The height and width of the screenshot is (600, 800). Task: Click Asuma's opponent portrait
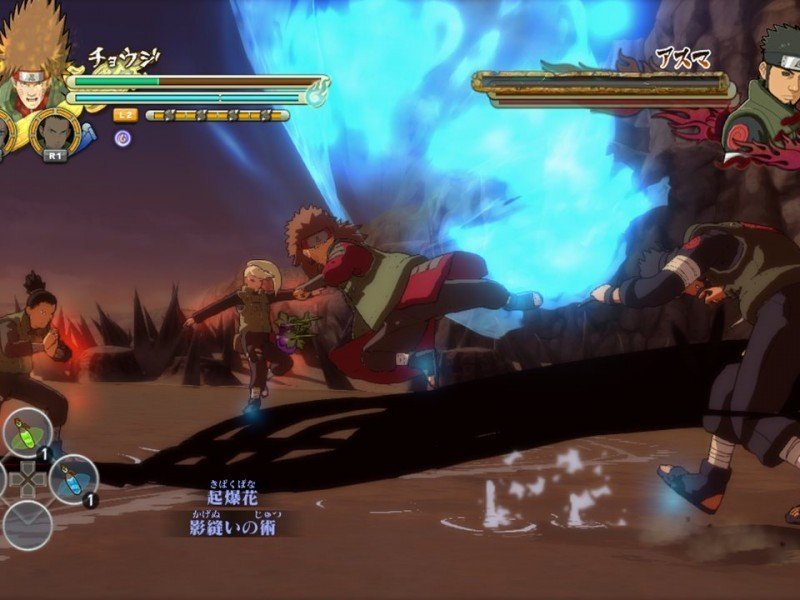(765, 95)
